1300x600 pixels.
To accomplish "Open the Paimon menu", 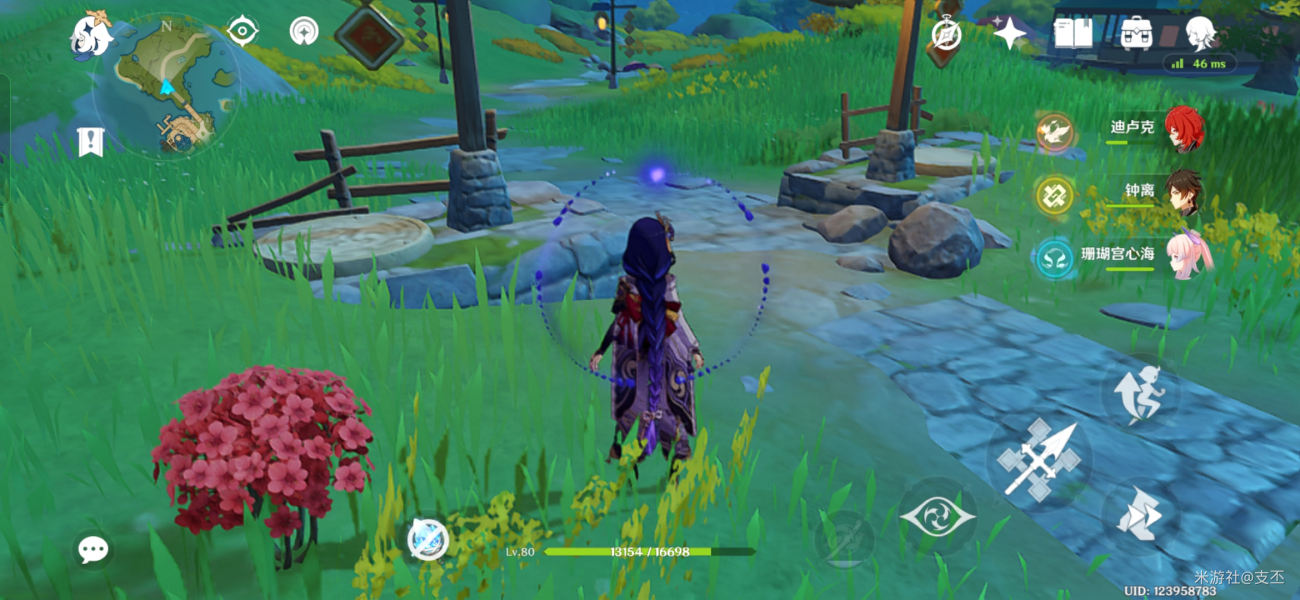I will pos(89,37).
